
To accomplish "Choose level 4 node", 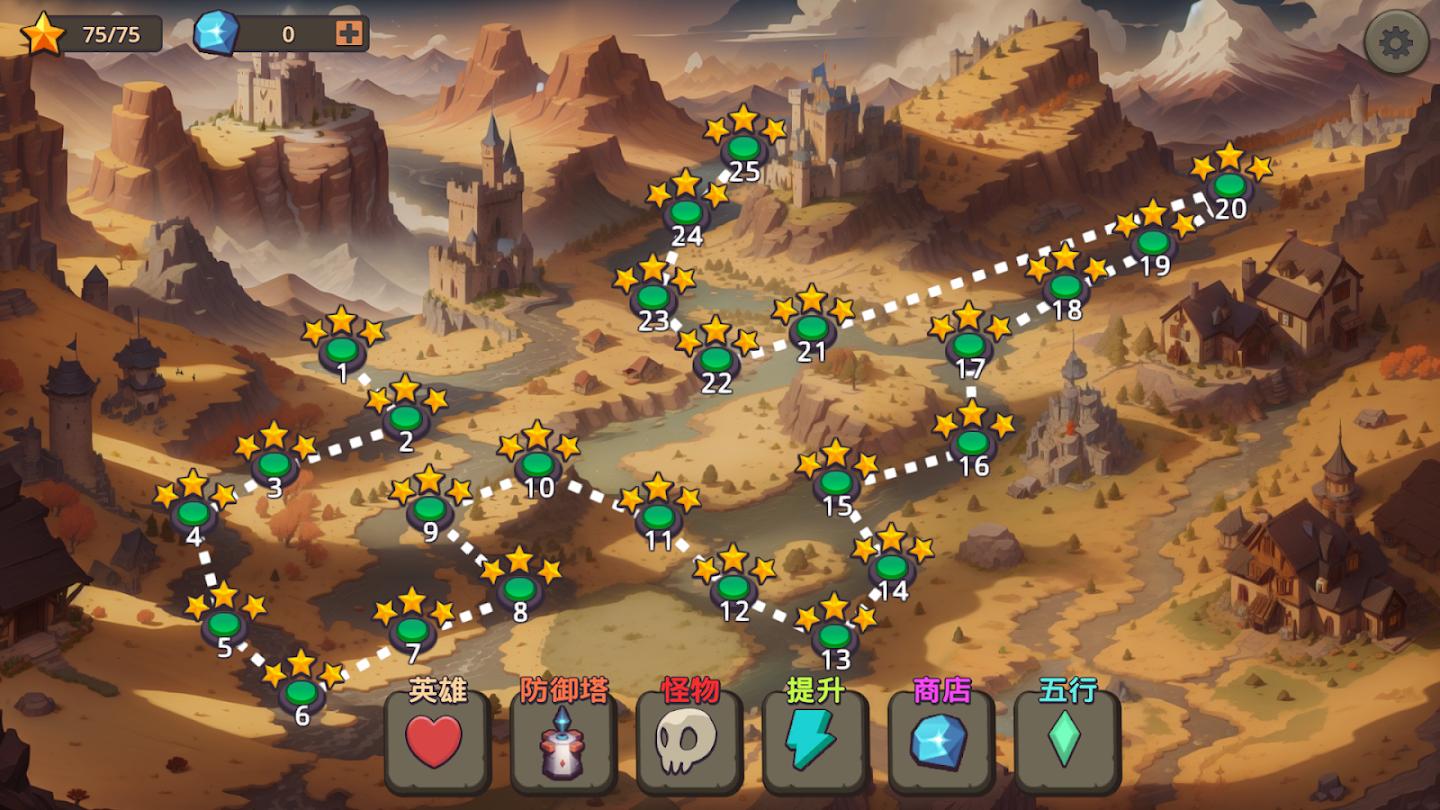I will (x=194, y=514).
